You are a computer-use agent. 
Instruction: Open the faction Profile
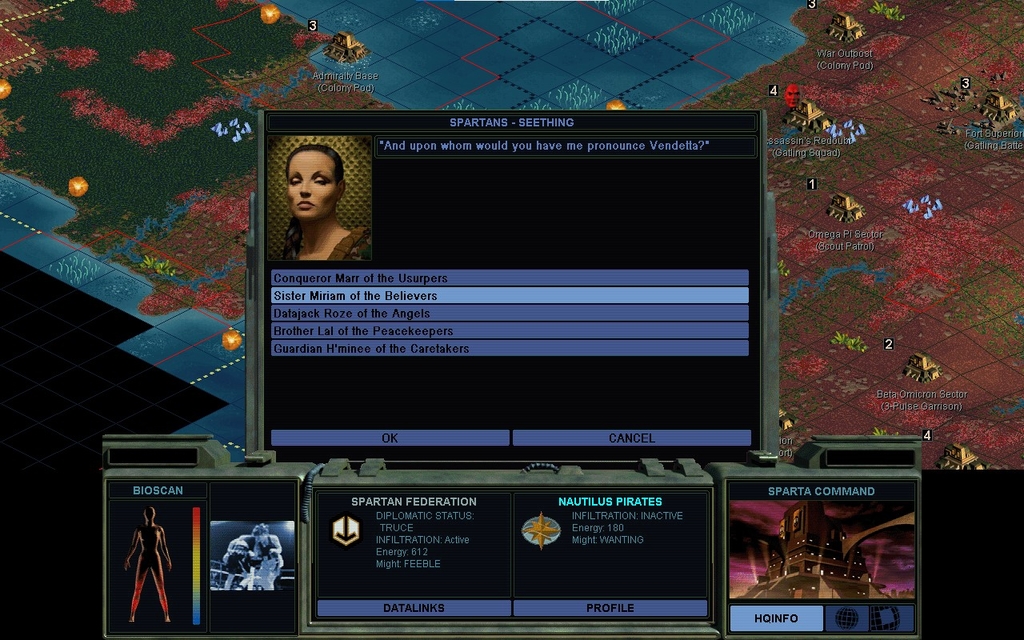click(610, 608)
